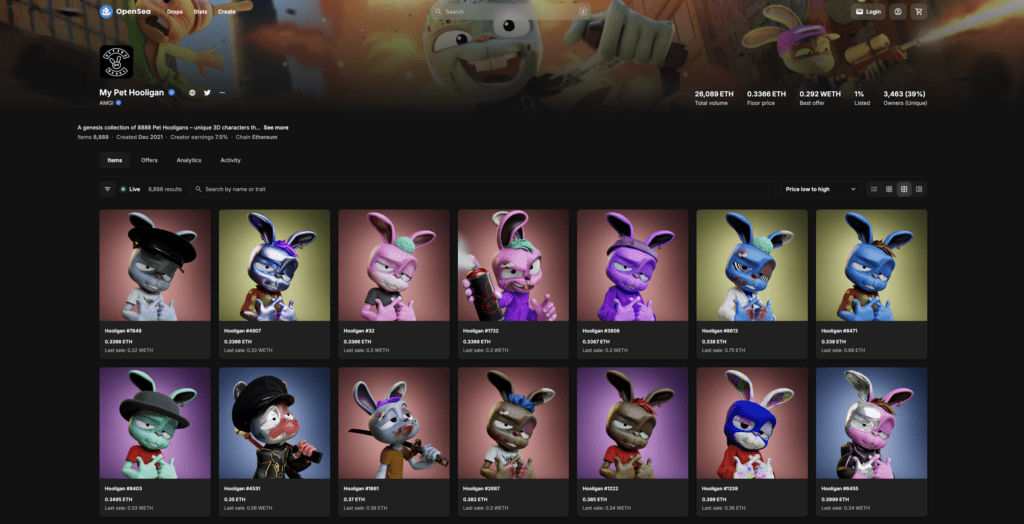Open the Twitter link for My Pet Hooligan

click(207, 92)
